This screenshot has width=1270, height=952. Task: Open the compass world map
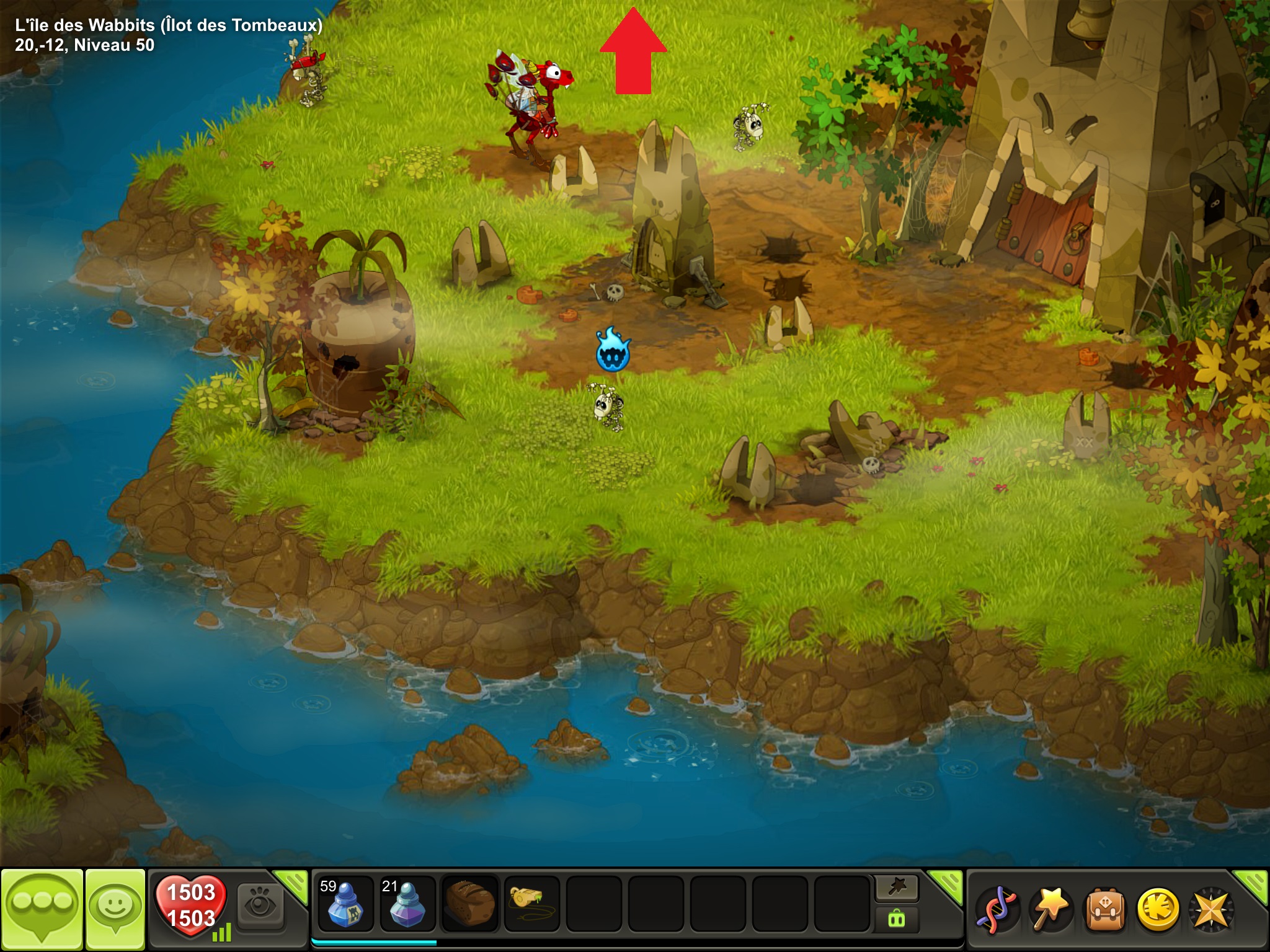click(x=1210, y=909)
